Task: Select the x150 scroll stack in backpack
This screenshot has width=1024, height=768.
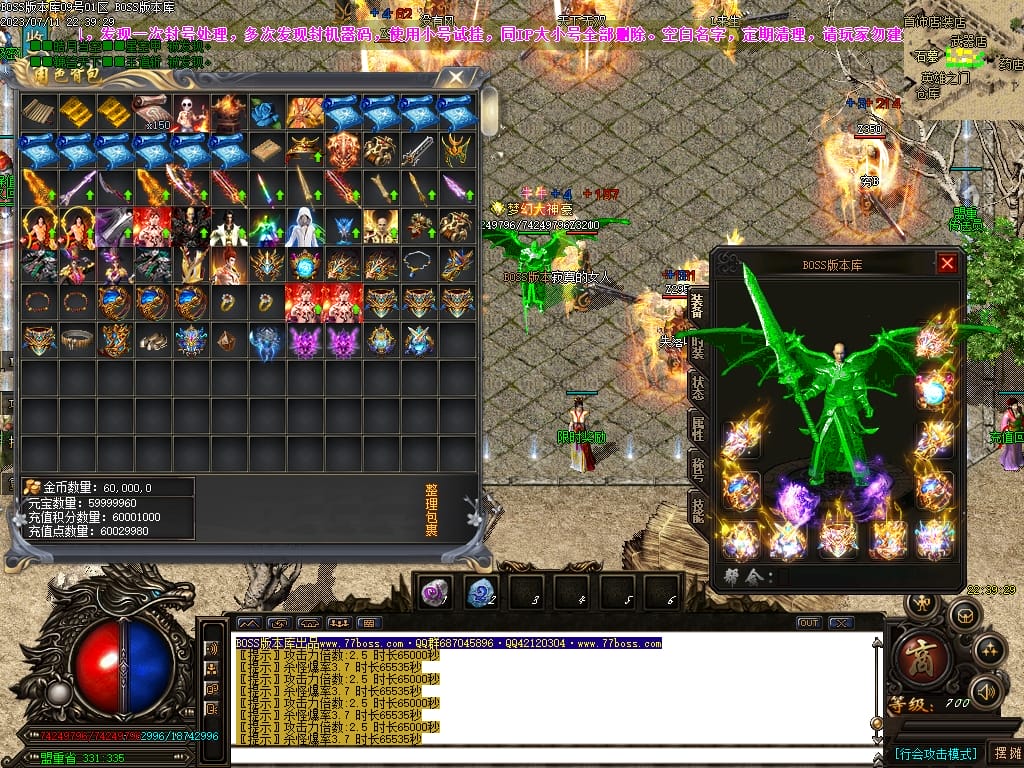Action: pos(154,113)
